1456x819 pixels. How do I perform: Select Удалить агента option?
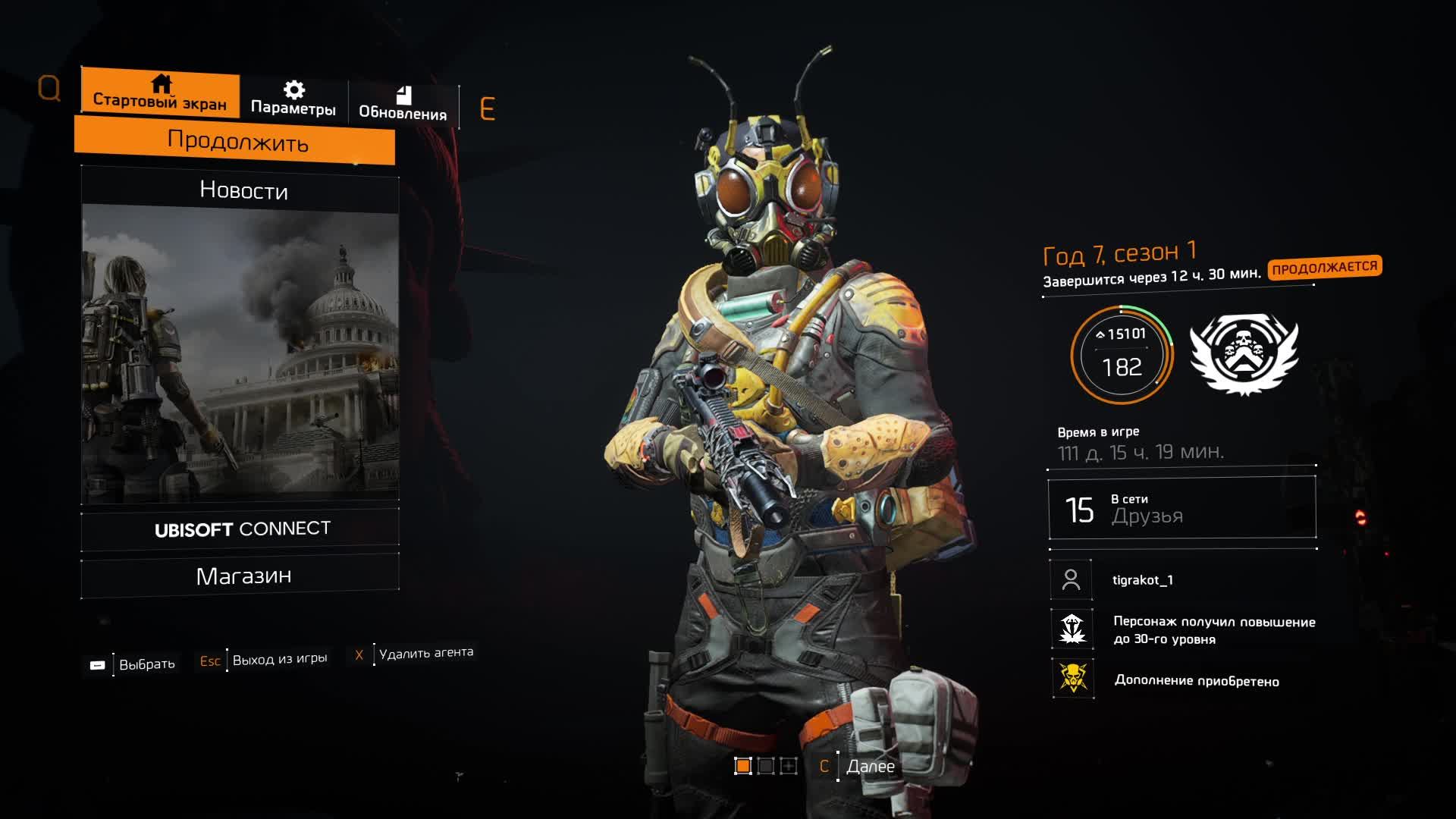(x=425, y=653)
